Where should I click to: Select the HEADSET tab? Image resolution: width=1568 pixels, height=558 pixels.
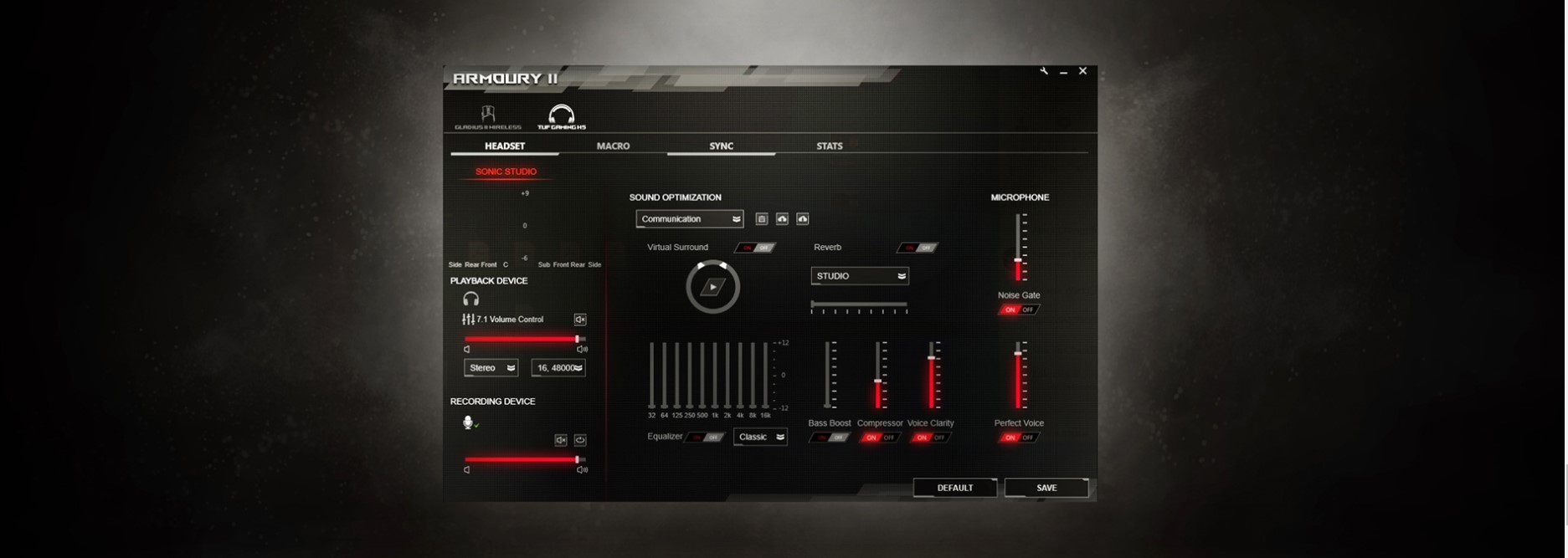505,146
